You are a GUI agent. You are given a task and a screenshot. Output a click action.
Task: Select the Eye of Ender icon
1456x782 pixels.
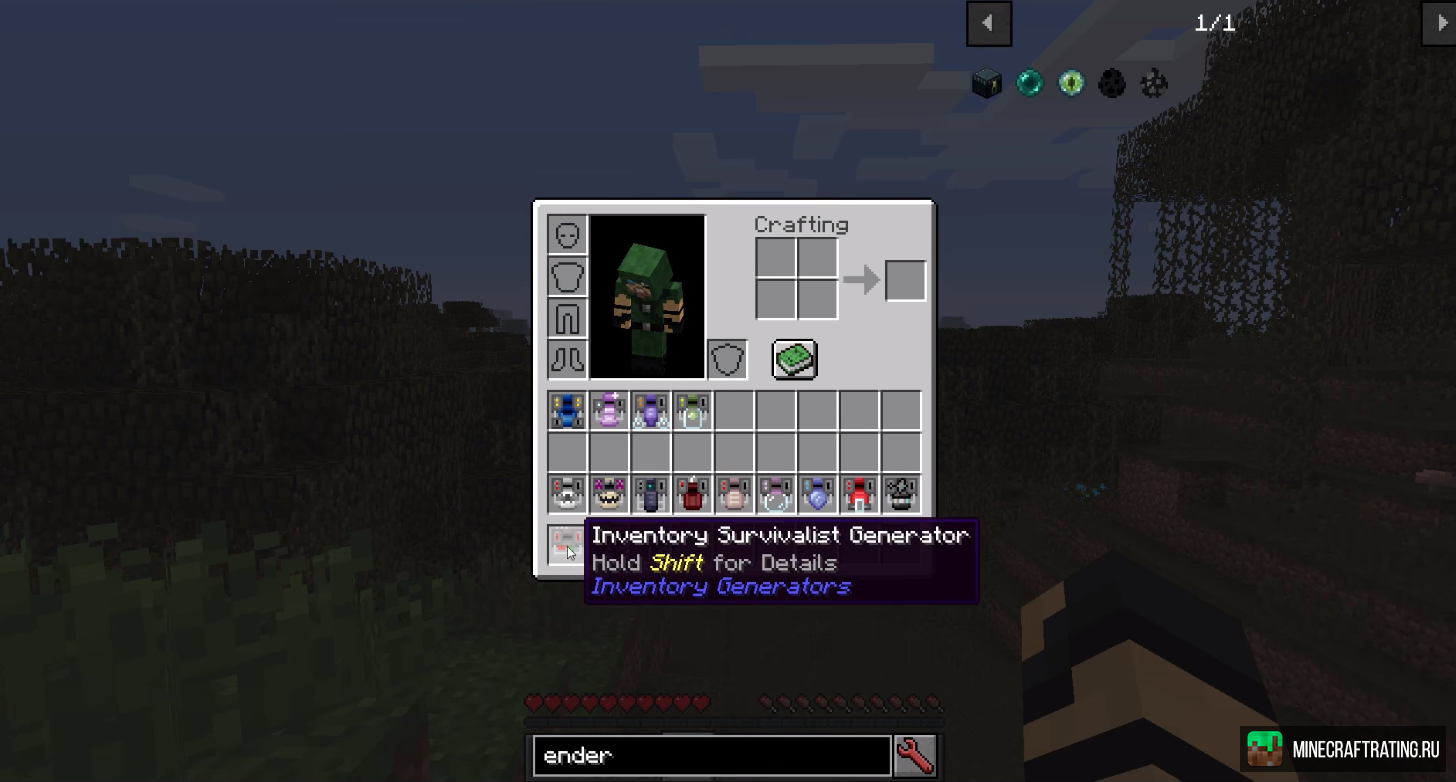[x=1070, y=83]
